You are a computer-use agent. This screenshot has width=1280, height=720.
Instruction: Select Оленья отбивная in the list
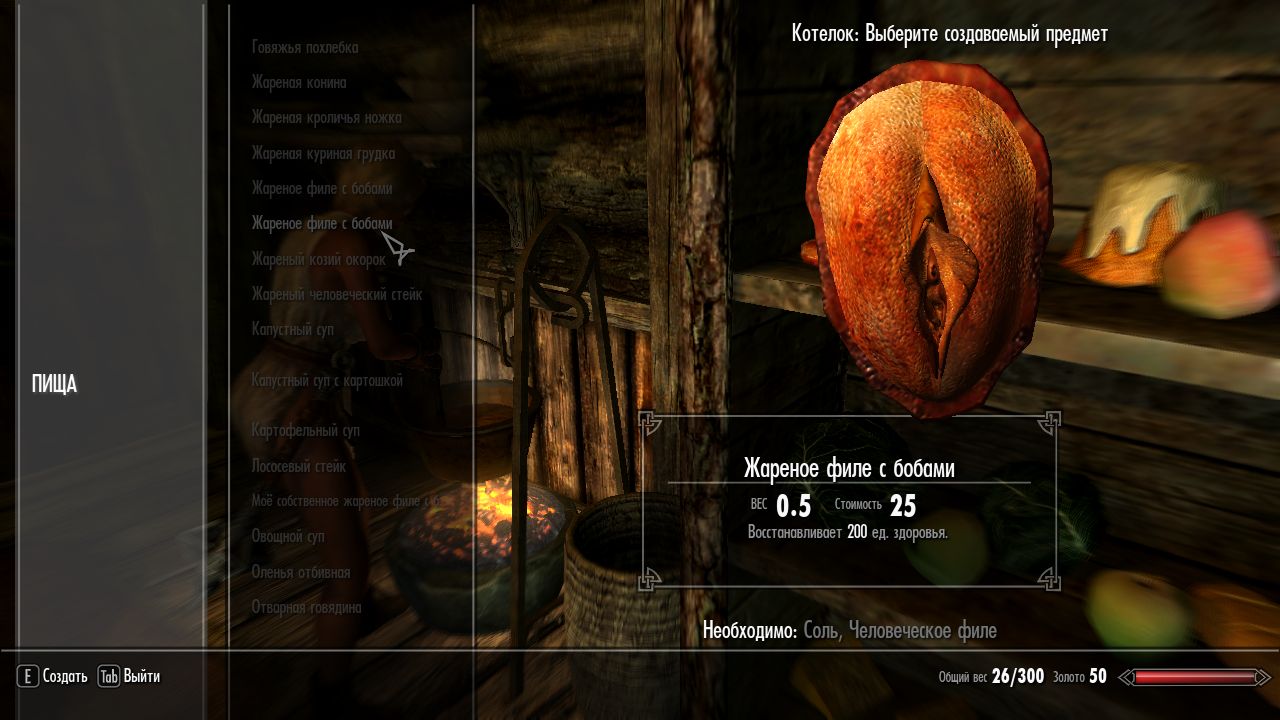click(x=300, y=572)
